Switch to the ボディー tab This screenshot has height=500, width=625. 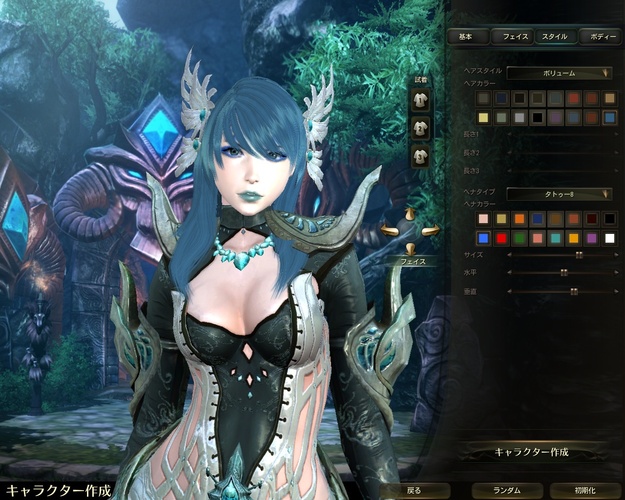point(601,37)
